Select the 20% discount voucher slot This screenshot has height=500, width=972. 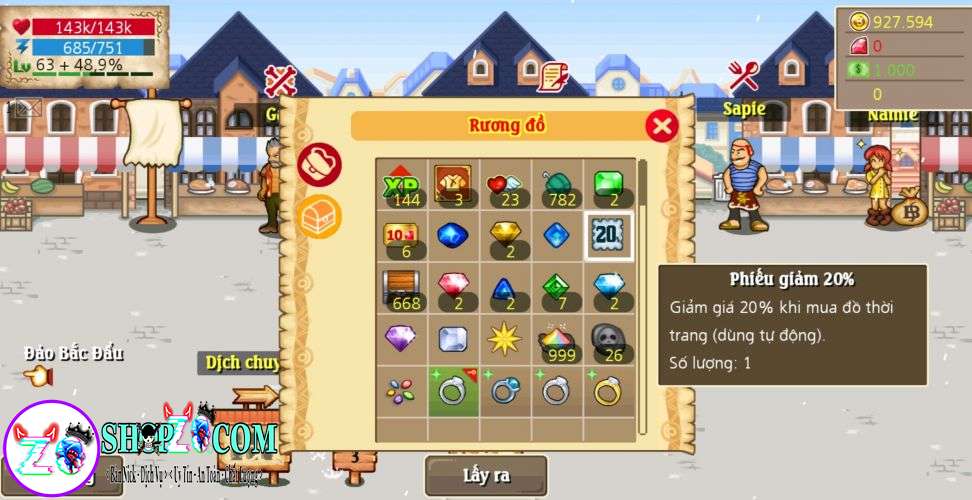click(x=608, y=236)
